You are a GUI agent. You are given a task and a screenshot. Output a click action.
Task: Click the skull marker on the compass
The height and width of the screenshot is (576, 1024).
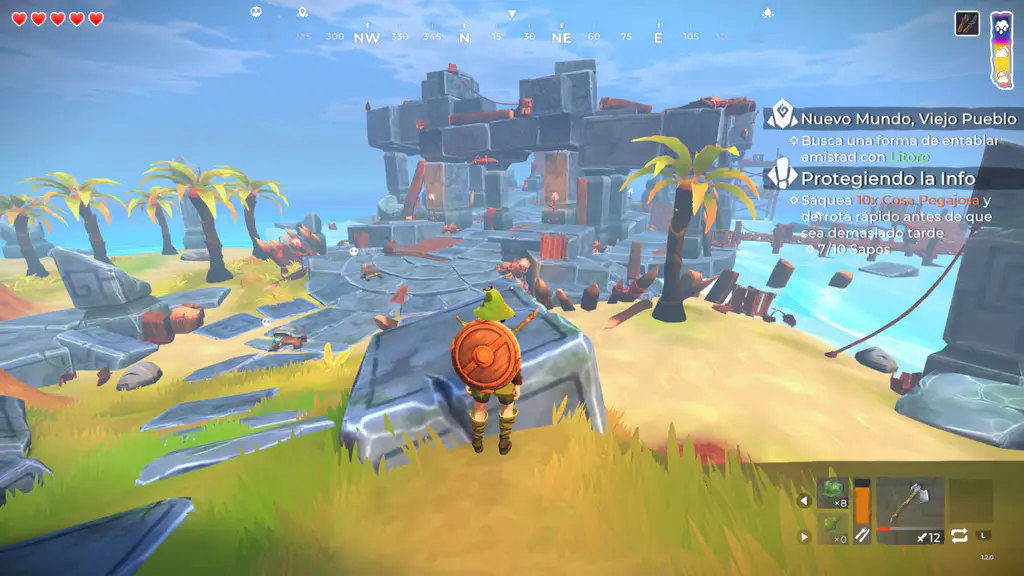point(255,13)
